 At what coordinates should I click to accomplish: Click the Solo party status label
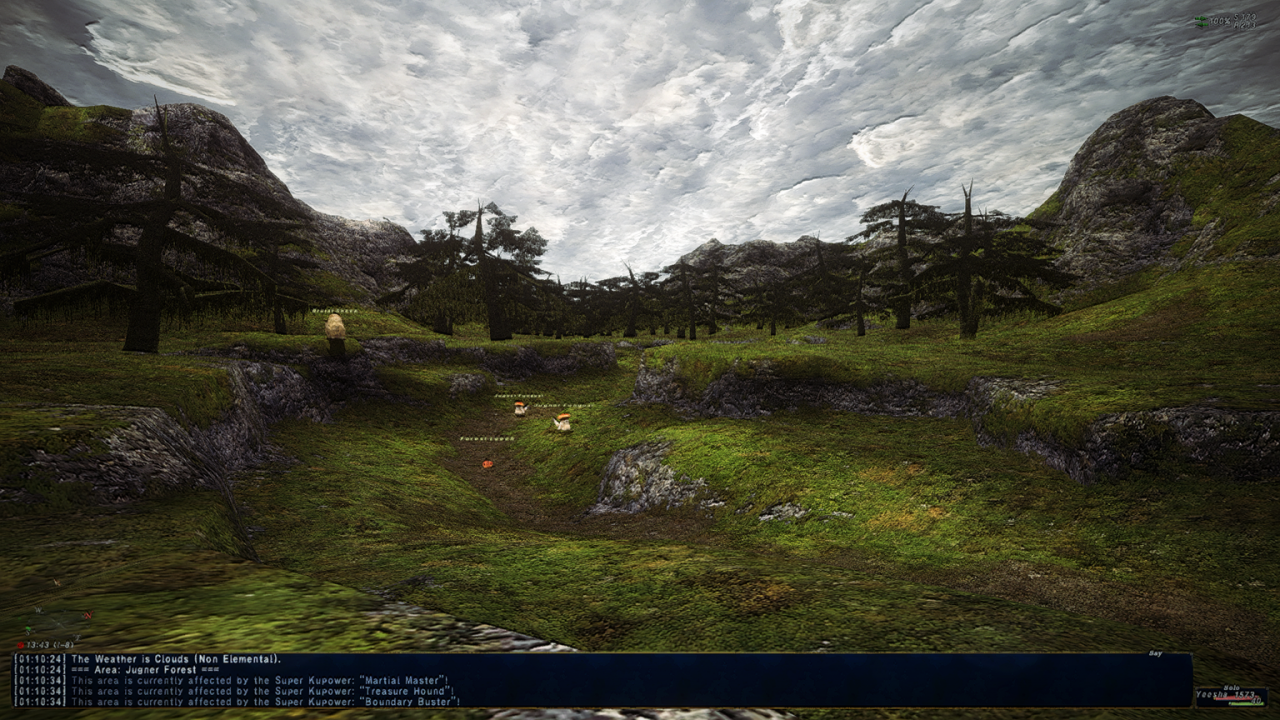pos(1232,688)
